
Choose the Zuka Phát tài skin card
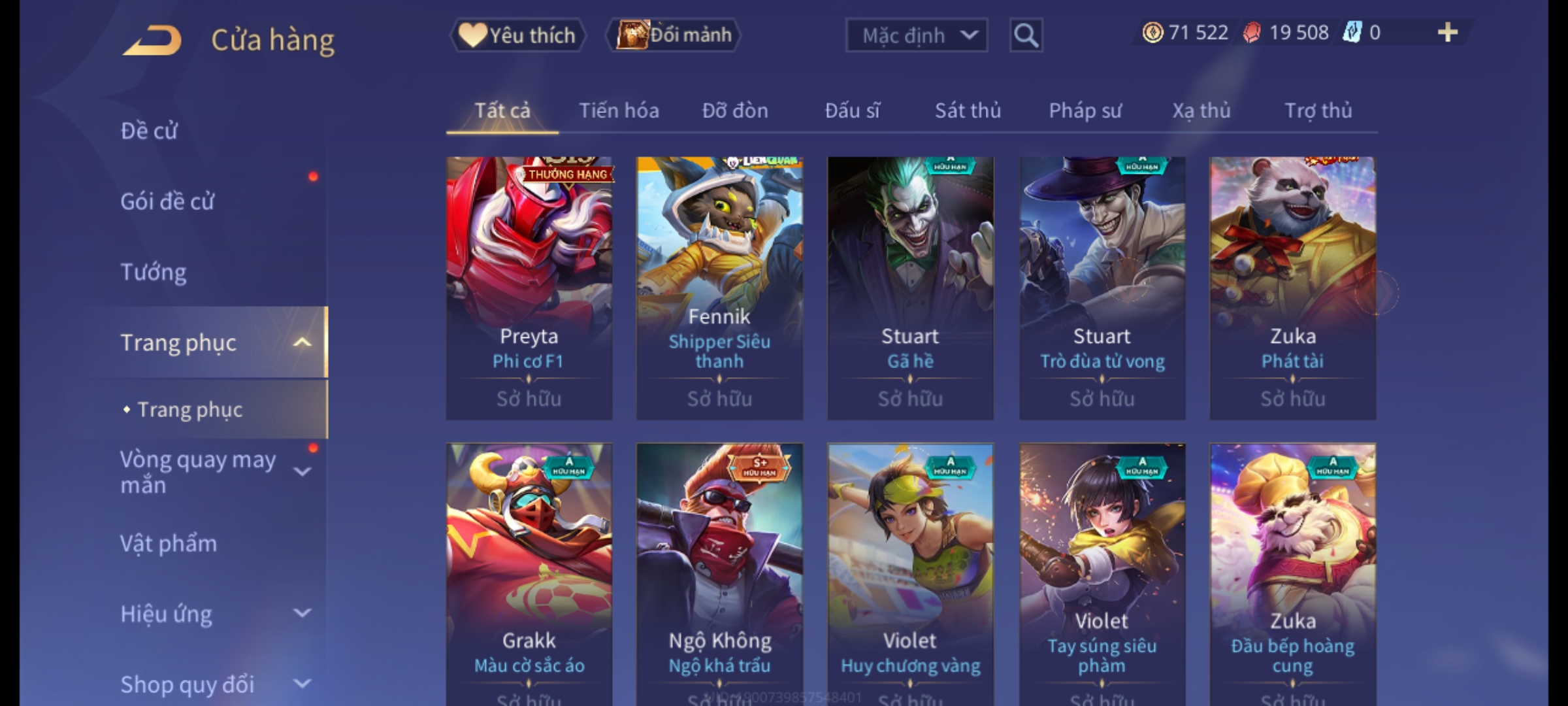[x=1292, y=288]
